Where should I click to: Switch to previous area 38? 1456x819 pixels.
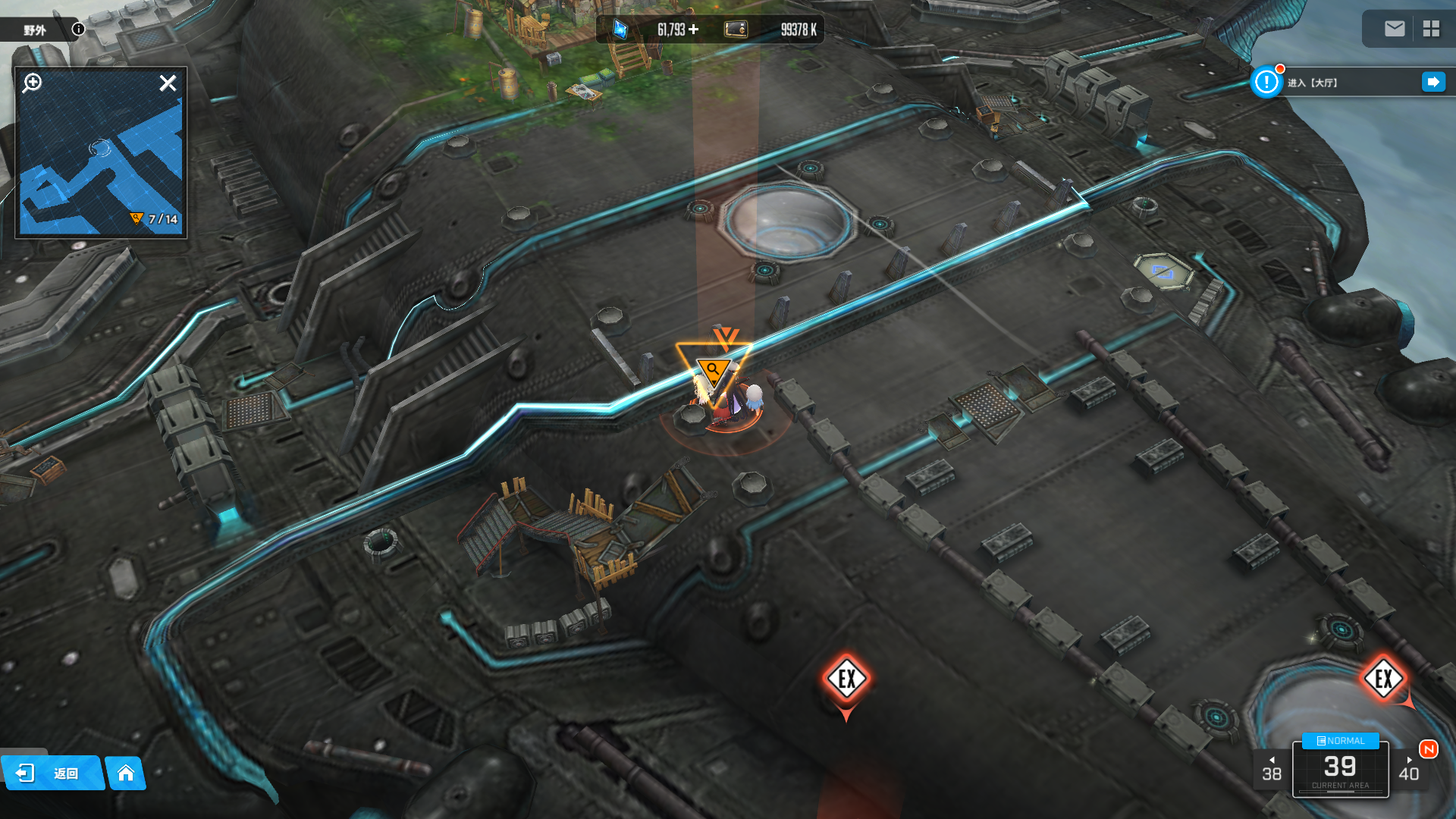click(x=1272, y=770)
